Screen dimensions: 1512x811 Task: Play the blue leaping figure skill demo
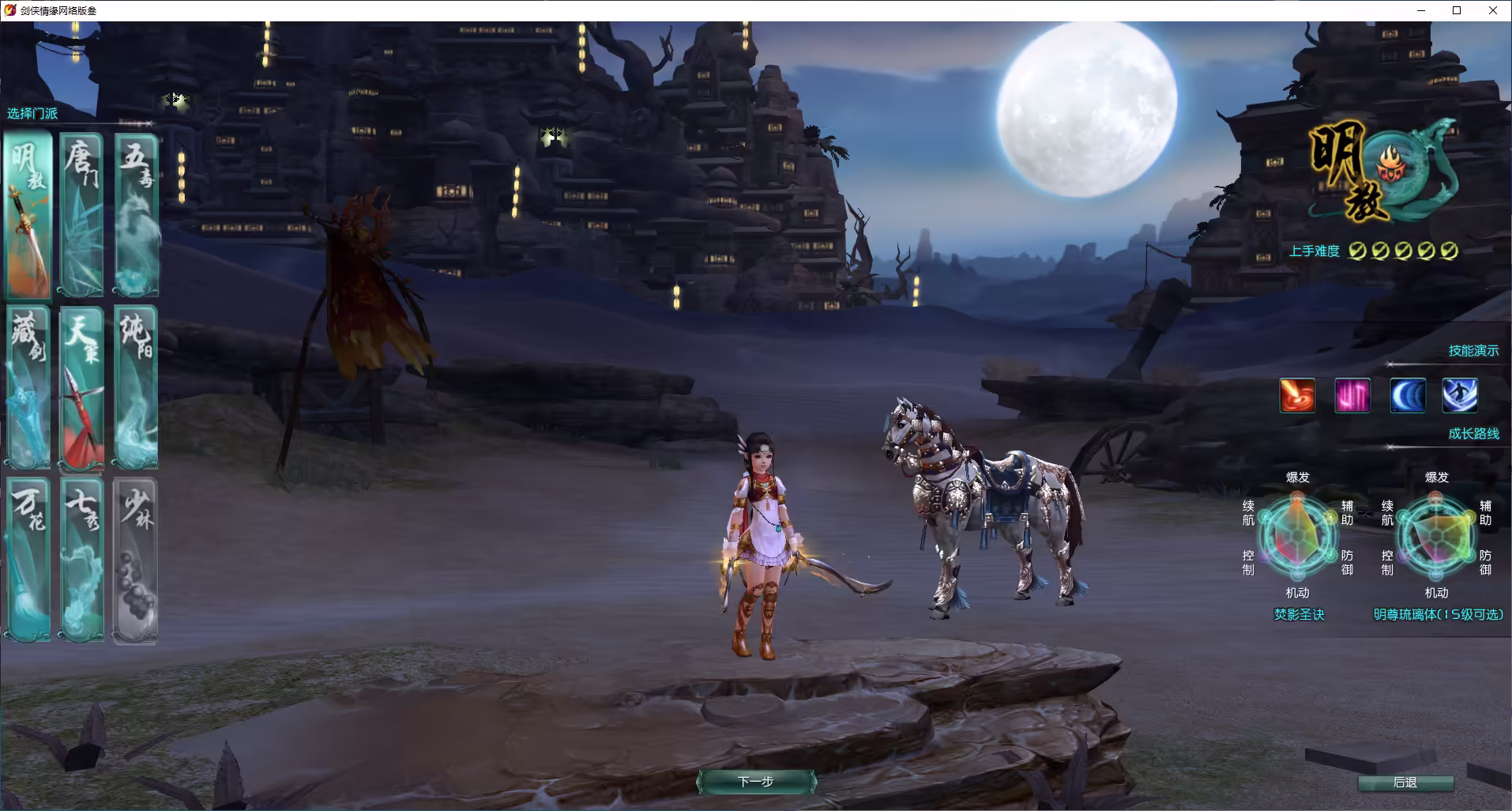pyautogui.click(x=1460, y=395)
